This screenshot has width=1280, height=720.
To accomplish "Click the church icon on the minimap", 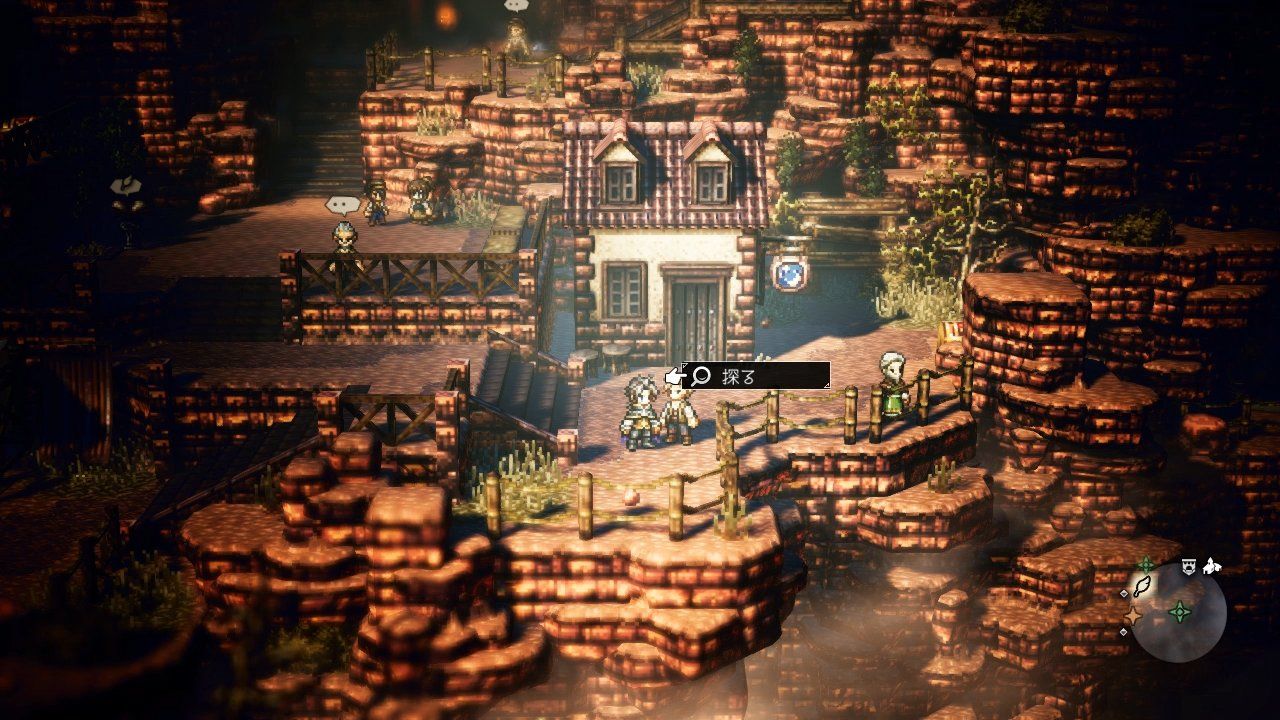I will [1210, 567].
